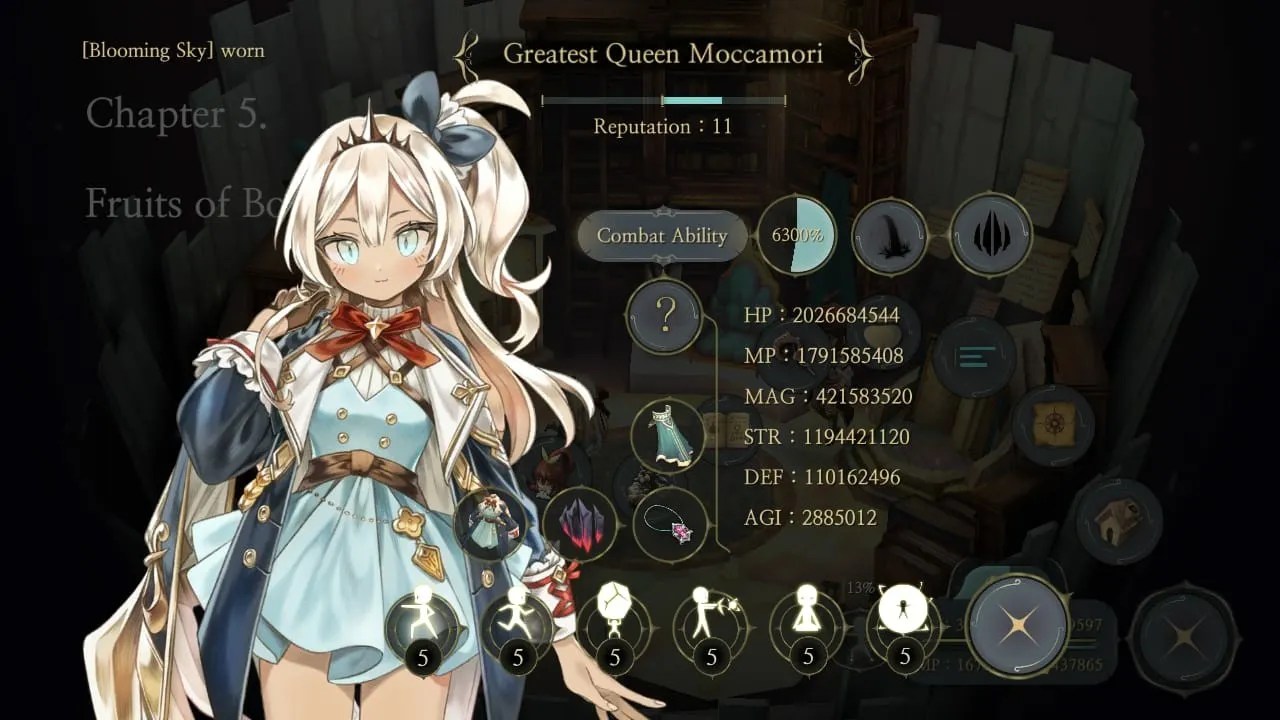
Task: Open the character outfit portrait slot
Action: [x=490, y=524]
